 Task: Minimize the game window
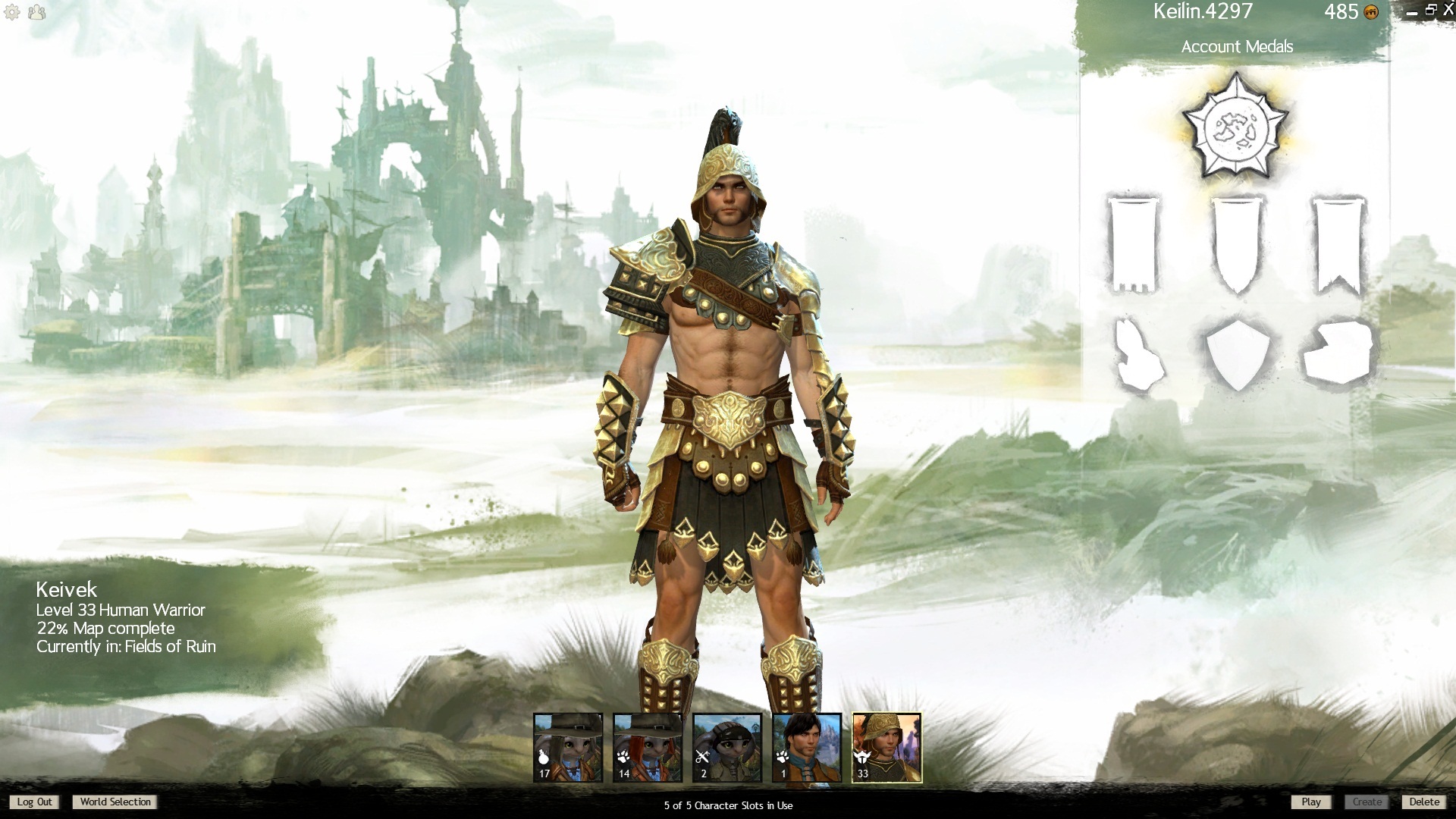coord(1412,12)
